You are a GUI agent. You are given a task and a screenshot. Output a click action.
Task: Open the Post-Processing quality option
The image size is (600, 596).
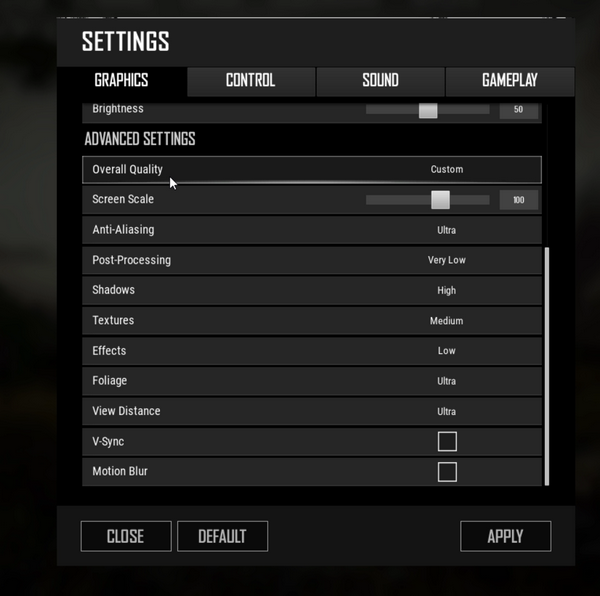tap(446, 260)
